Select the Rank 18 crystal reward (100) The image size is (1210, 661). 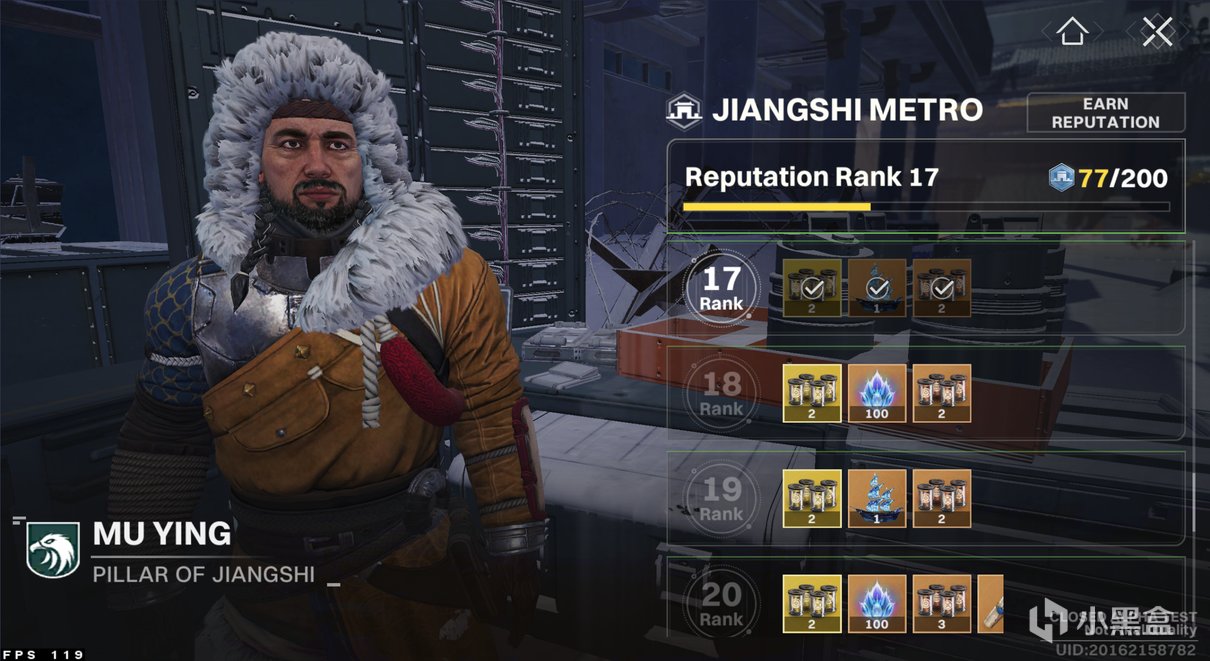(877, 393)
